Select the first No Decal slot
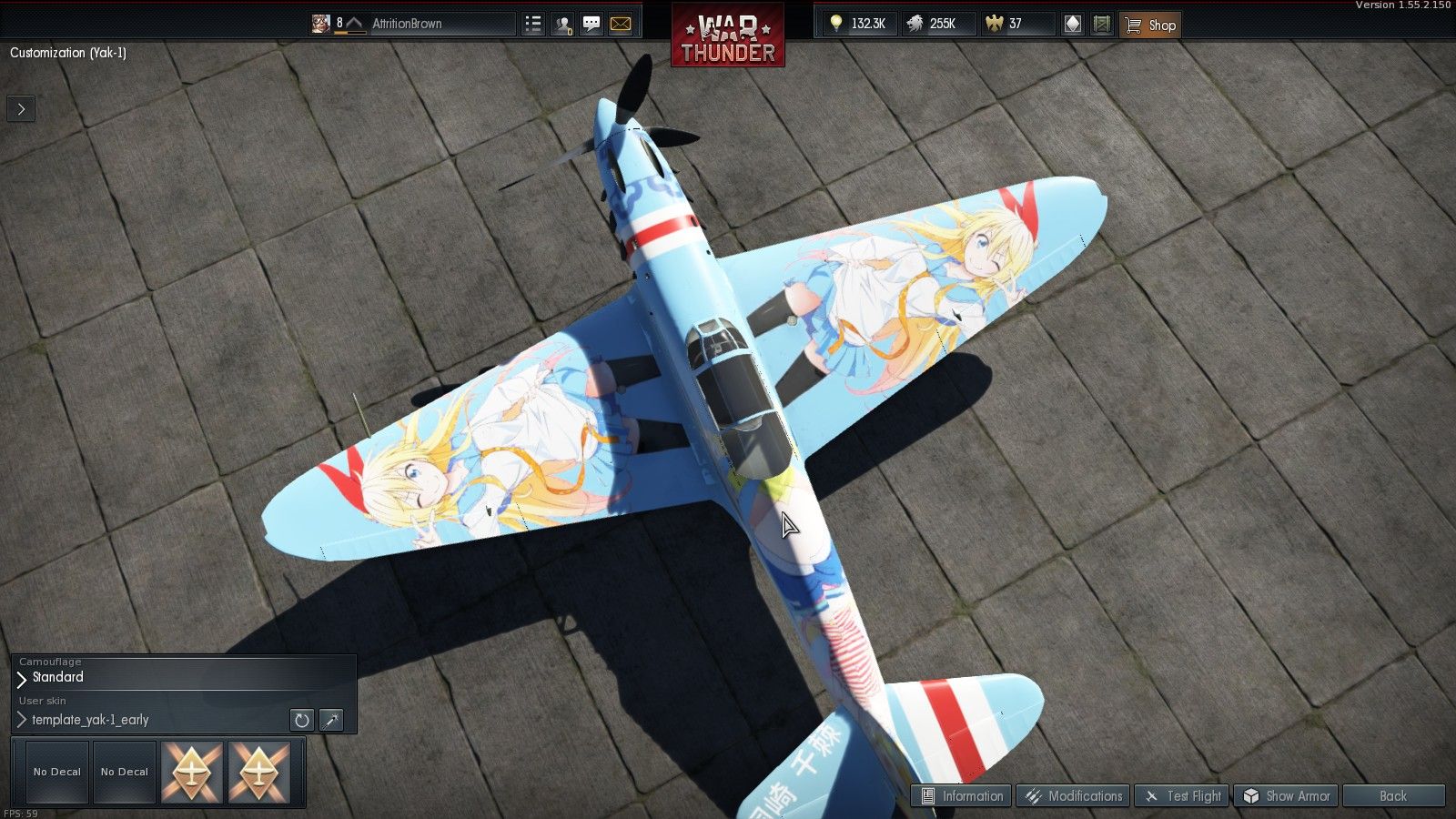The image size is (1456, 819). tap(56, 771)
